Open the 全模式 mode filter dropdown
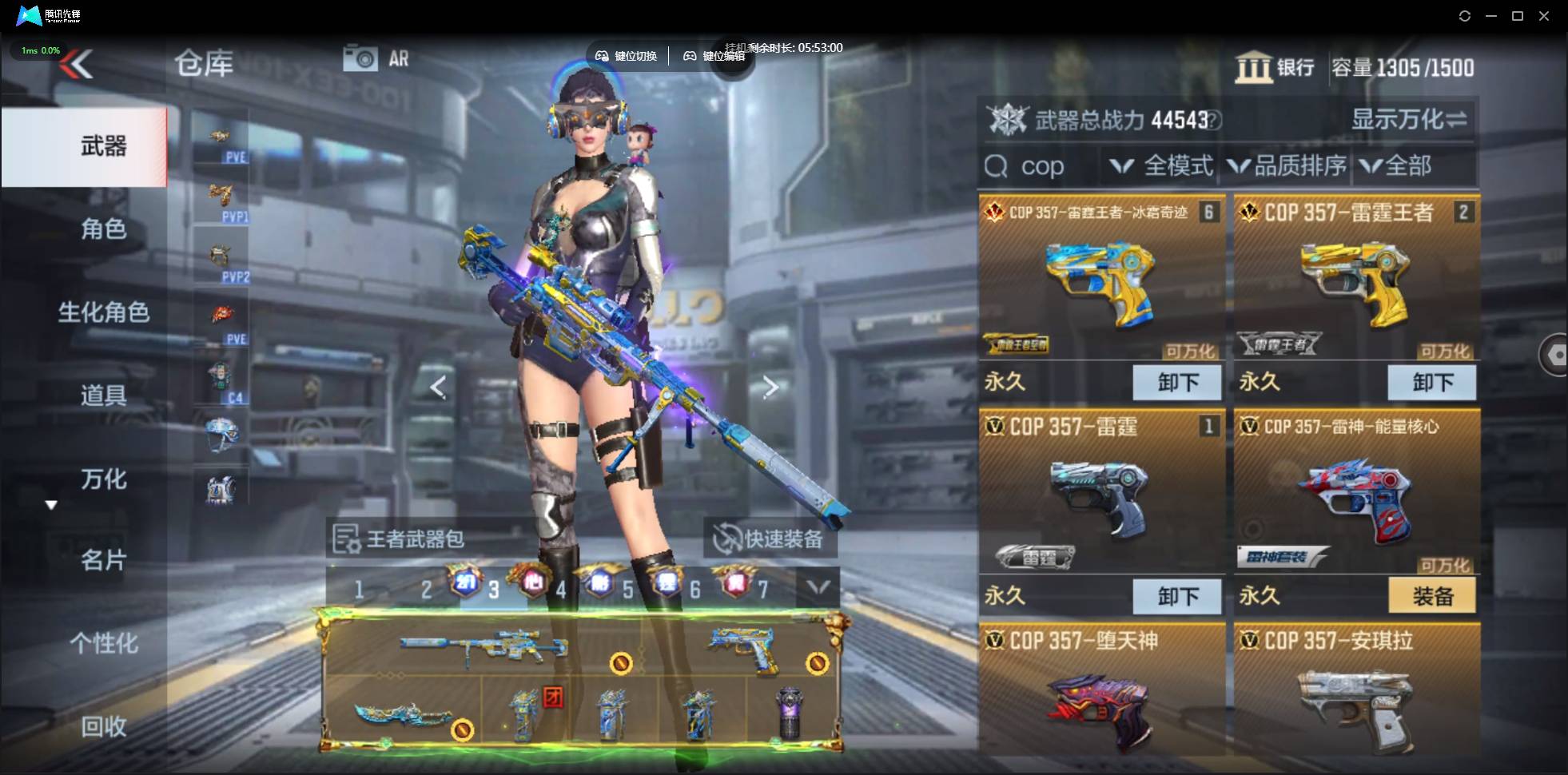 tap(1161, 166)
